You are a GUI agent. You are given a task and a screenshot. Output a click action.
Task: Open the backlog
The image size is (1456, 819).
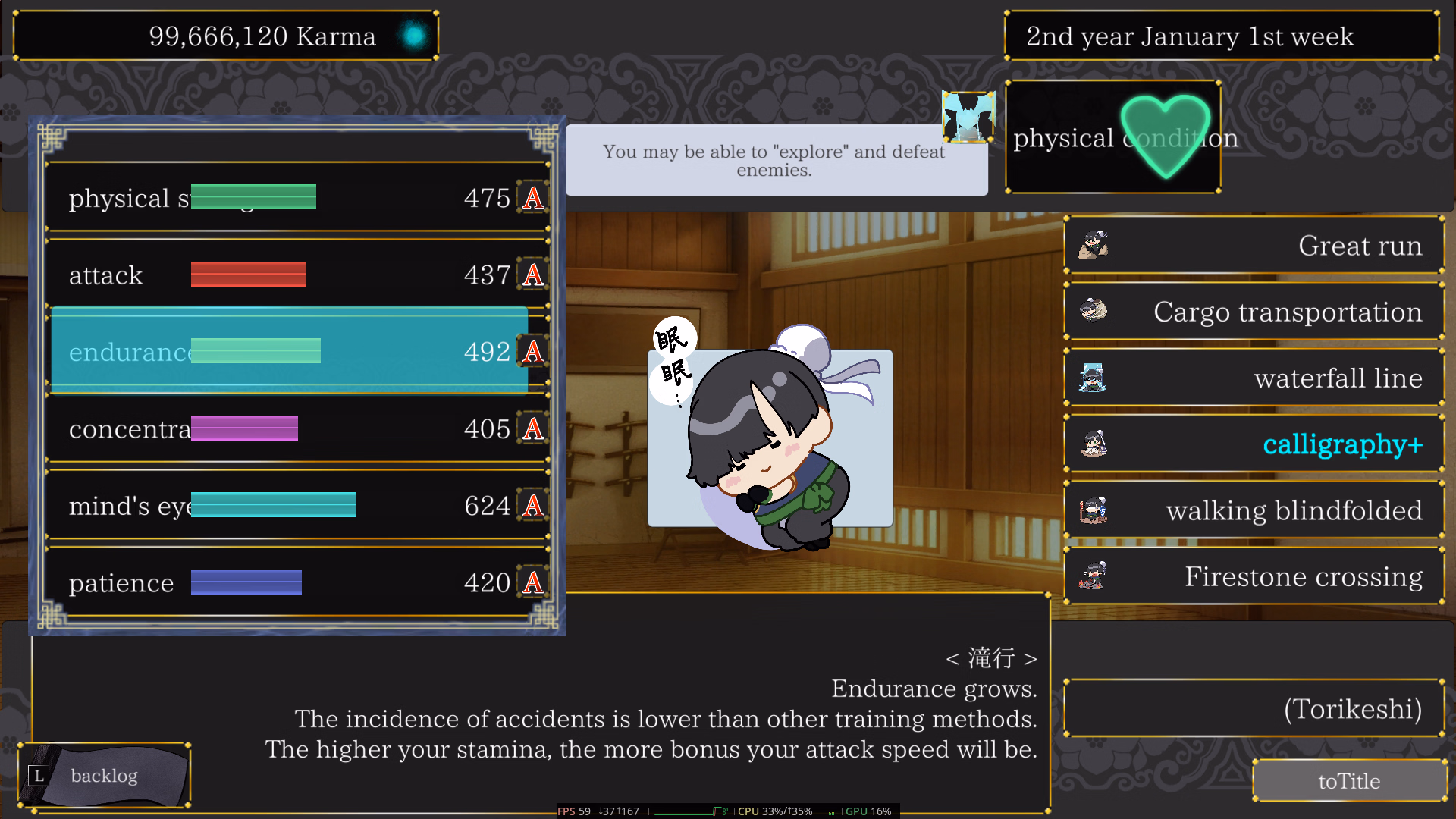coord(104,776)
